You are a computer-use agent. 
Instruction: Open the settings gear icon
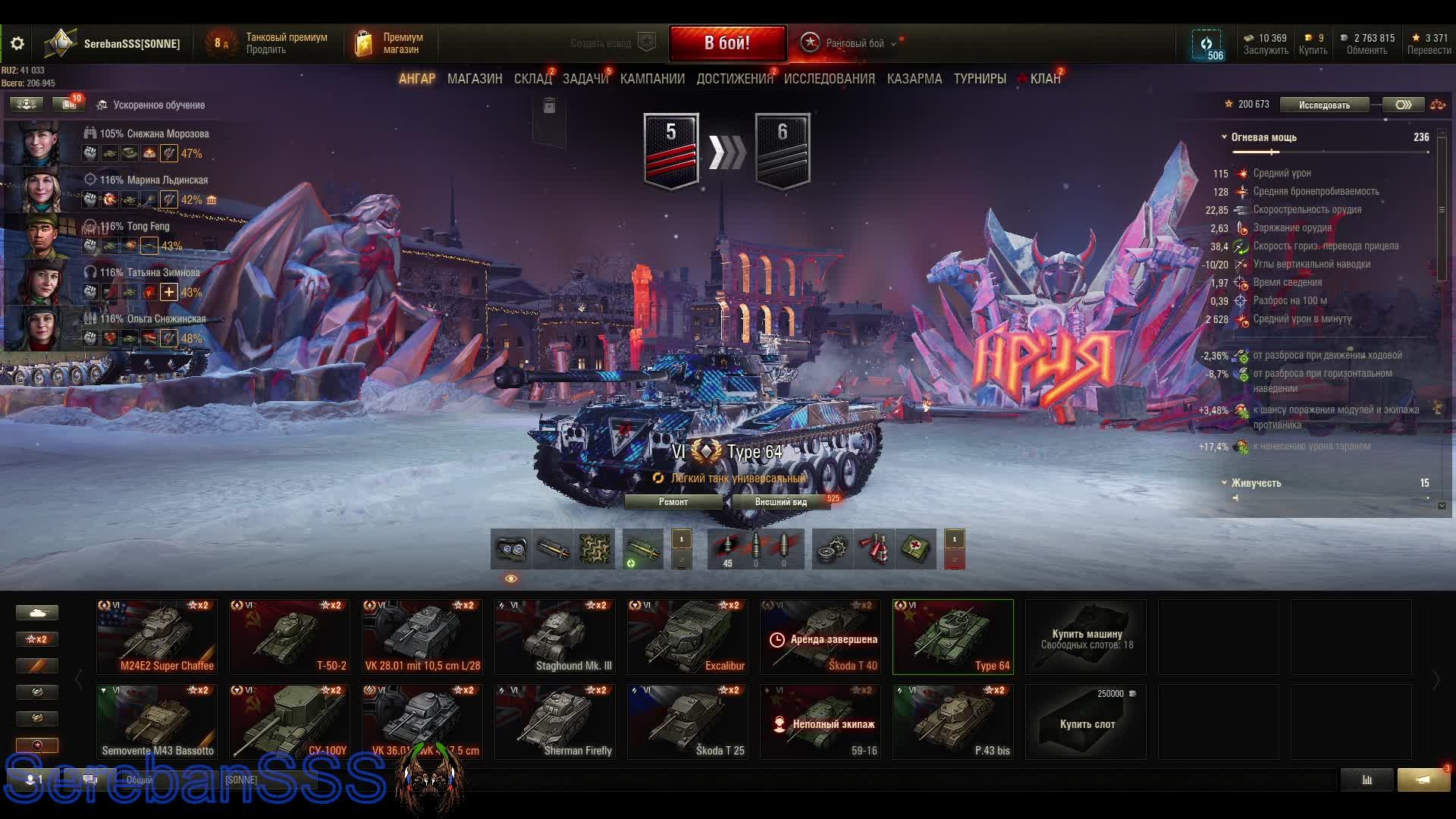[17, 43]
